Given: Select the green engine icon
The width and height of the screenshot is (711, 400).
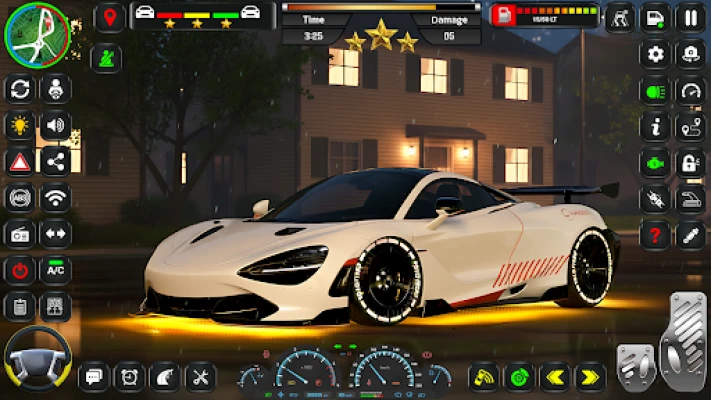Looking at the screenshot, I should click(x=656, y=163).
